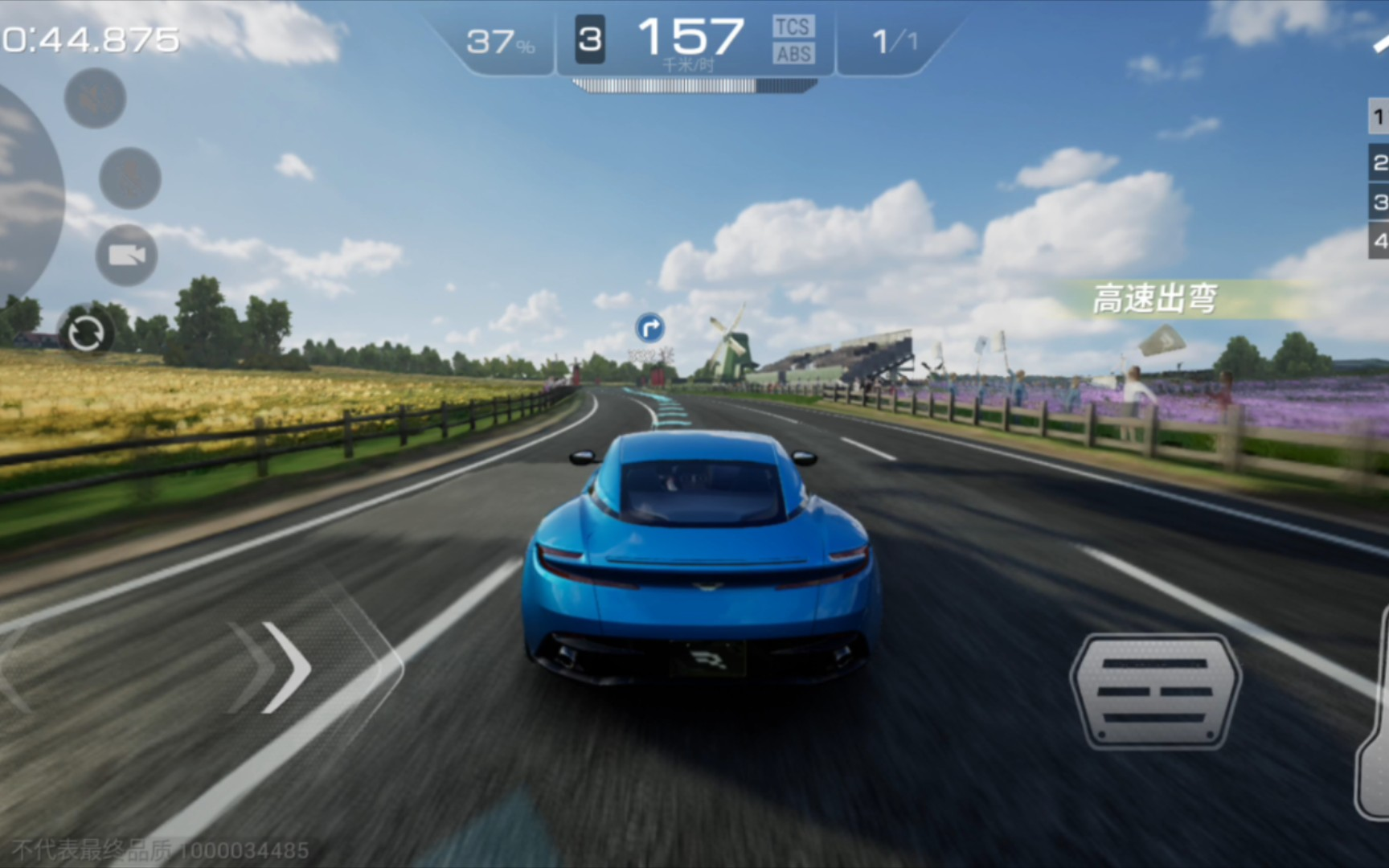Tap the brake pedal
The image size is (1389, 868).
pos(1155,691)
